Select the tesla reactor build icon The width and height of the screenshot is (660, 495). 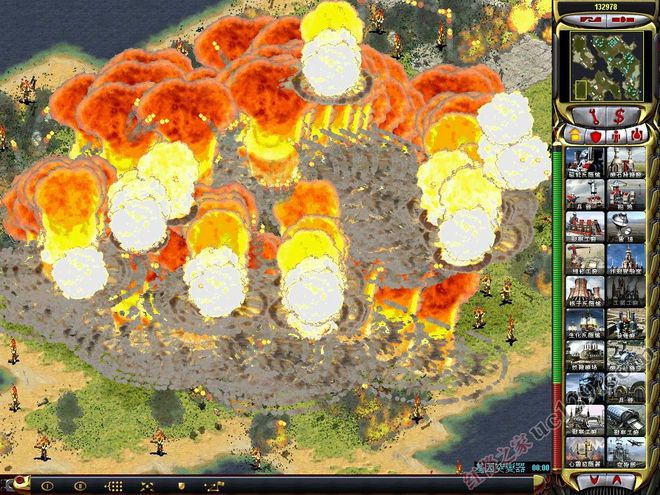pos(584,158)
